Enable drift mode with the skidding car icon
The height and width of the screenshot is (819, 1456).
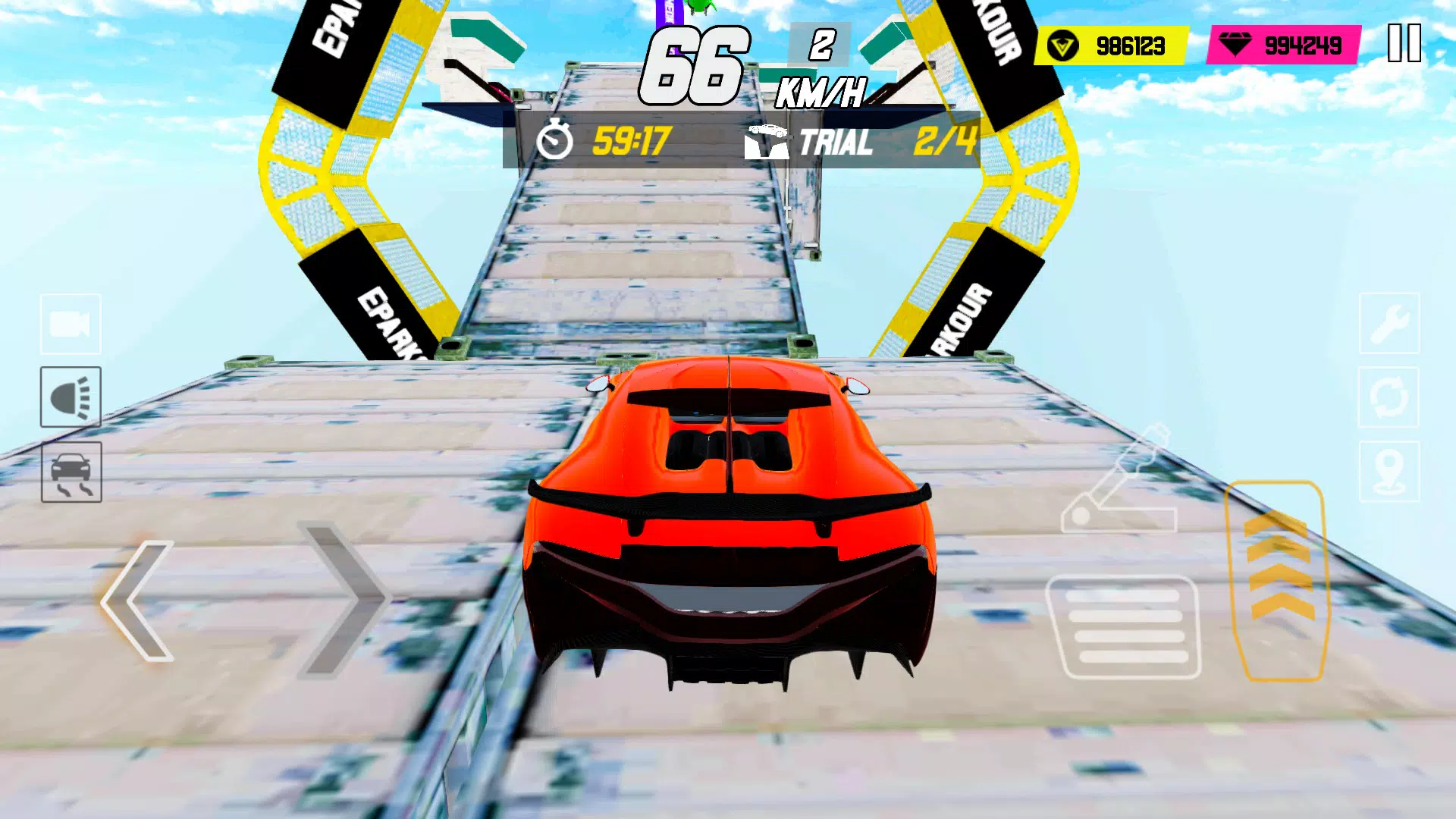point(70,470)
